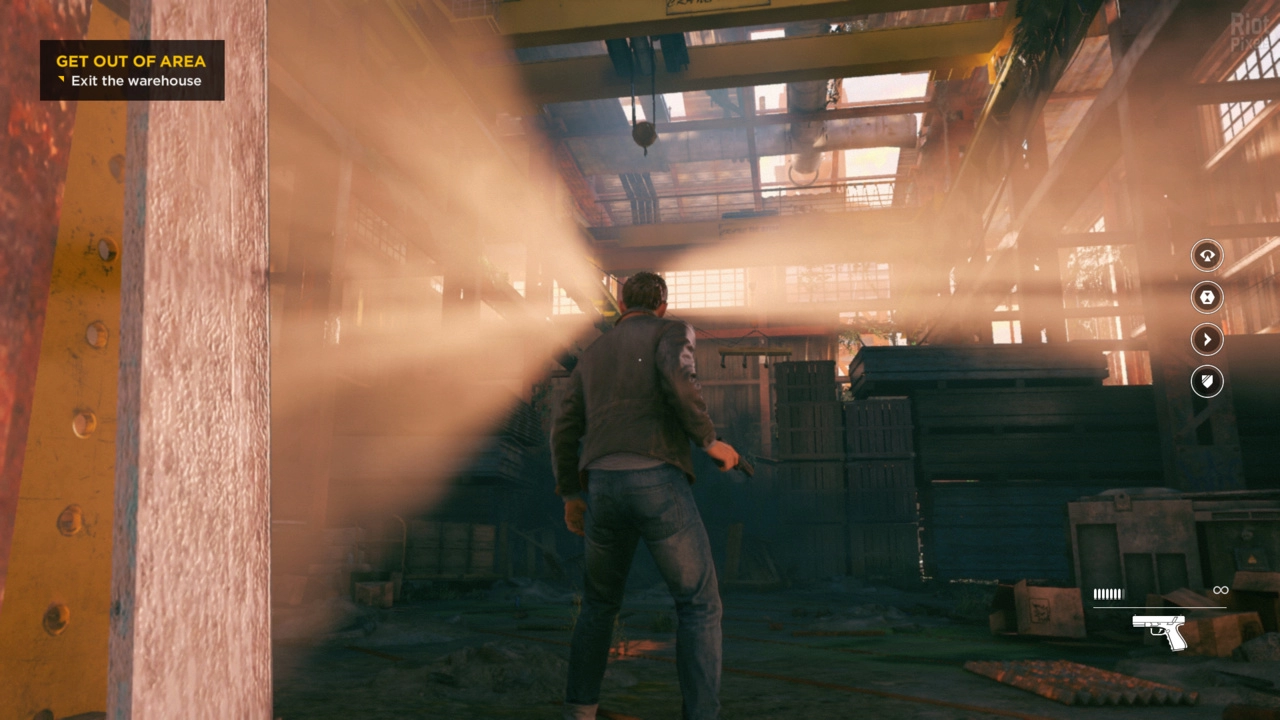The image size is (1280, 720).
Task: Activate the Time Shield ability icon
Action: (x=1207, y=381)
